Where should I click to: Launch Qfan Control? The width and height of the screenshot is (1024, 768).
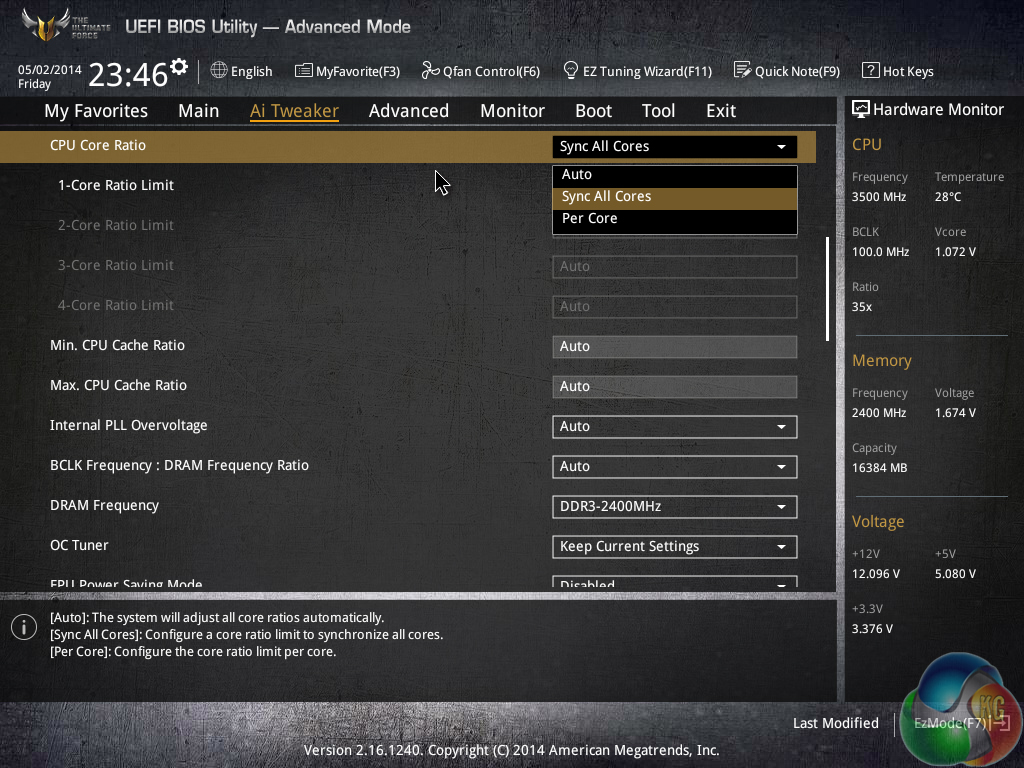480,71
